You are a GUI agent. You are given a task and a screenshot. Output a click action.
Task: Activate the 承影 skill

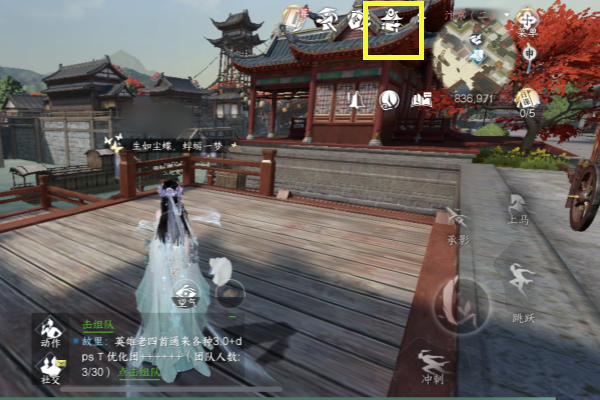point(458,227)
